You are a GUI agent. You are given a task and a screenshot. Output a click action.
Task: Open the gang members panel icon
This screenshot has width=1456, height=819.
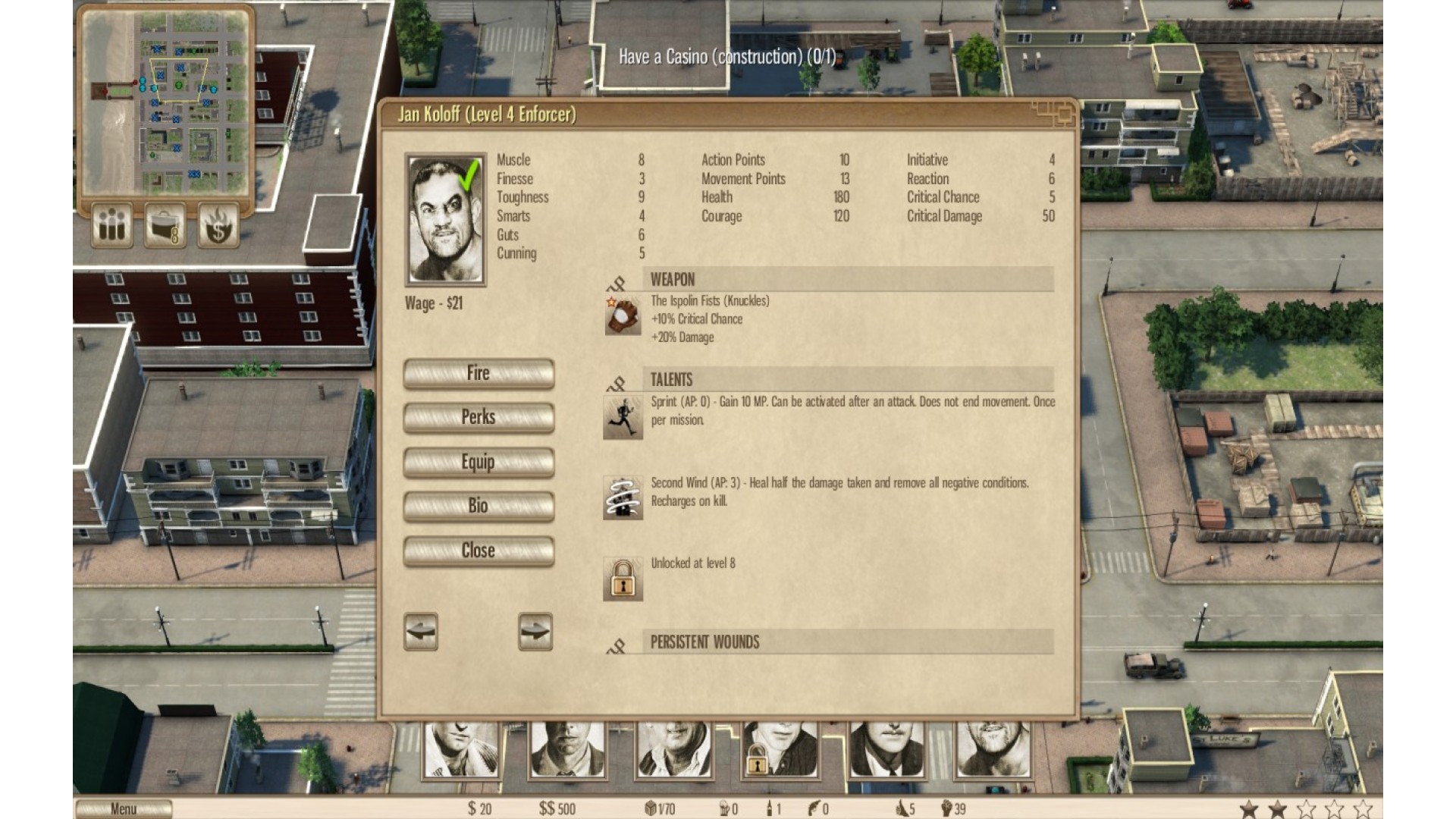coord(113,225)
